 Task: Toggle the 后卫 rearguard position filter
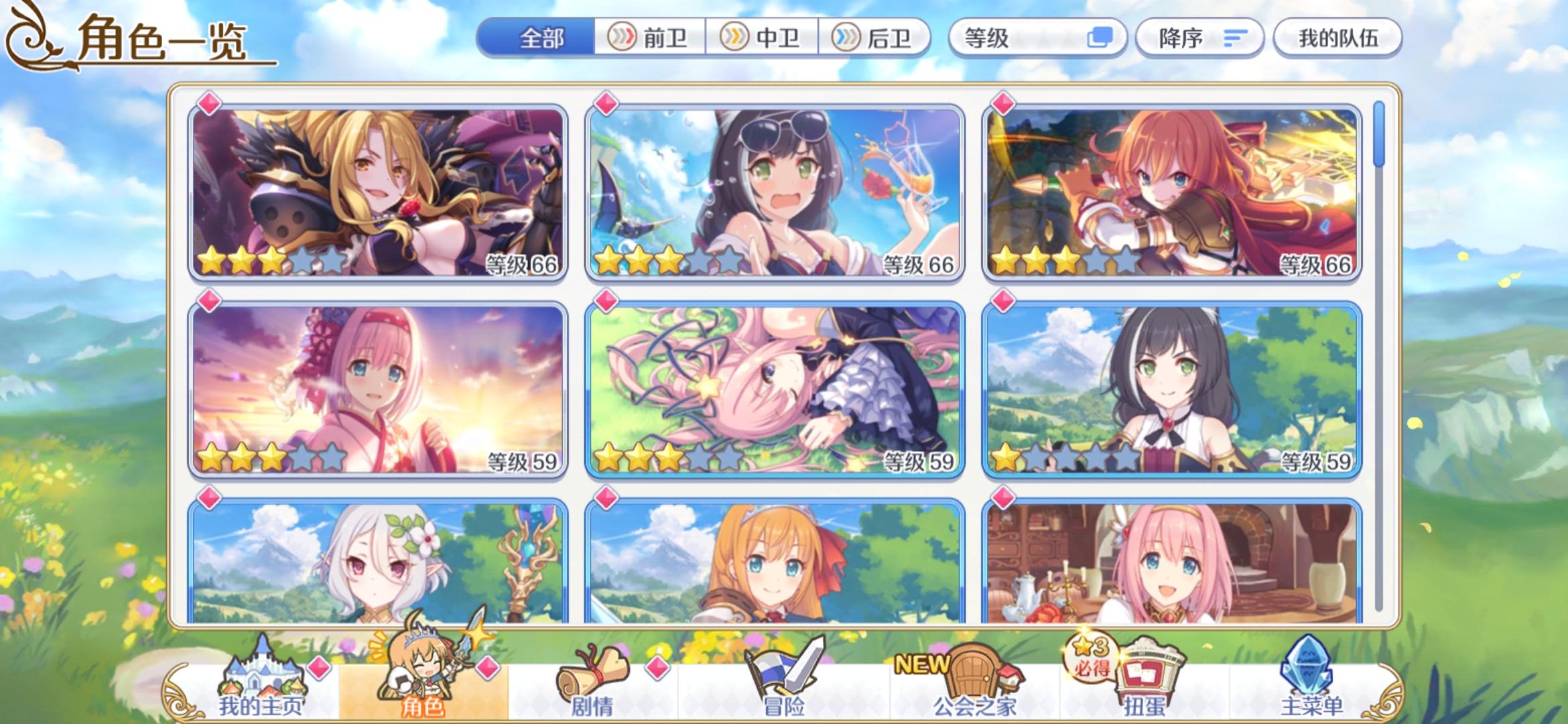point(873,38)
